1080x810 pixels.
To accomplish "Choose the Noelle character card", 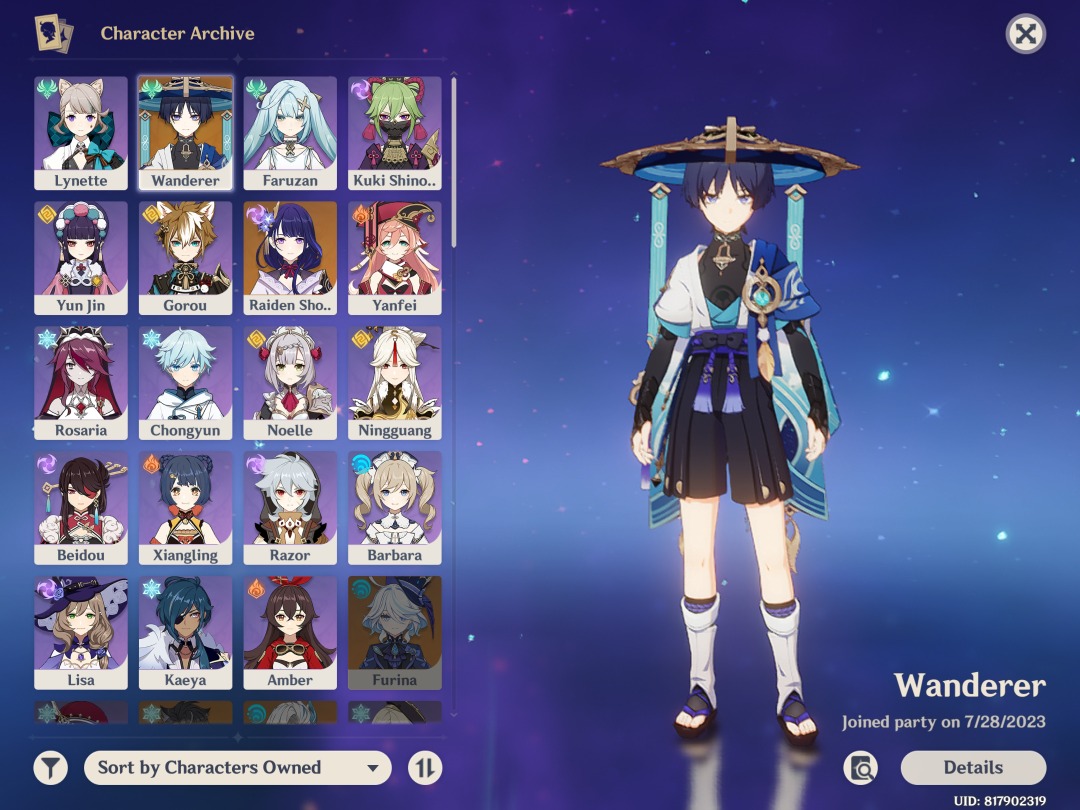I will pos(290,383).
